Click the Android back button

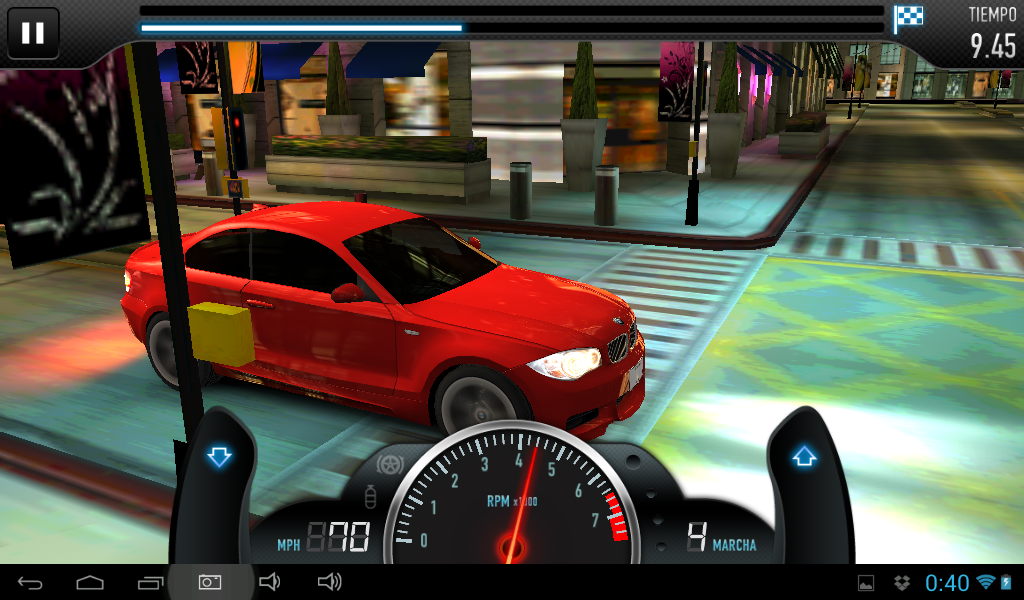(31, 582)
